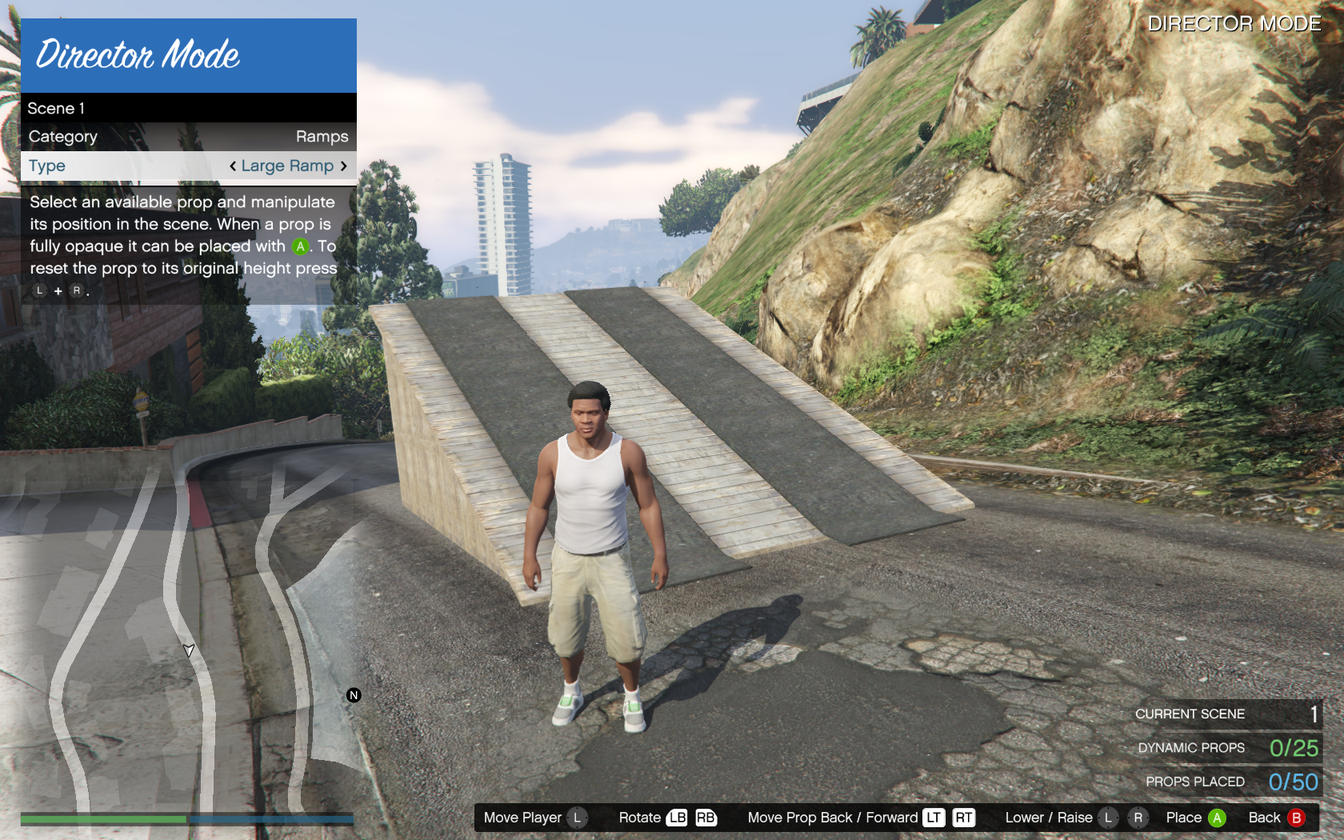
Task: Click the left arrow beside Large Ramp
Action: [233, 166]
